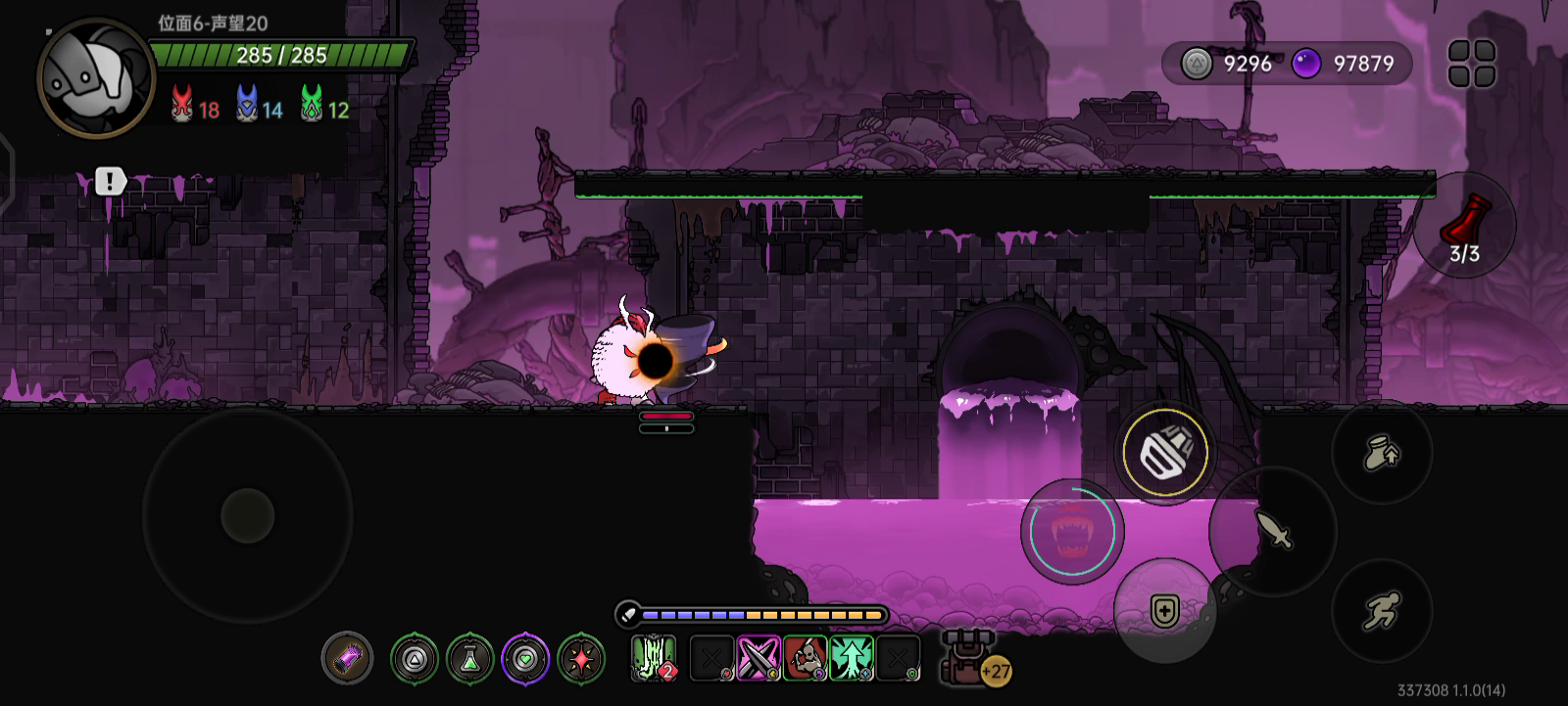This screenshot has width=1568, height=706.
Task: Select the red four-point star relic
Action: tap(582, 658)
